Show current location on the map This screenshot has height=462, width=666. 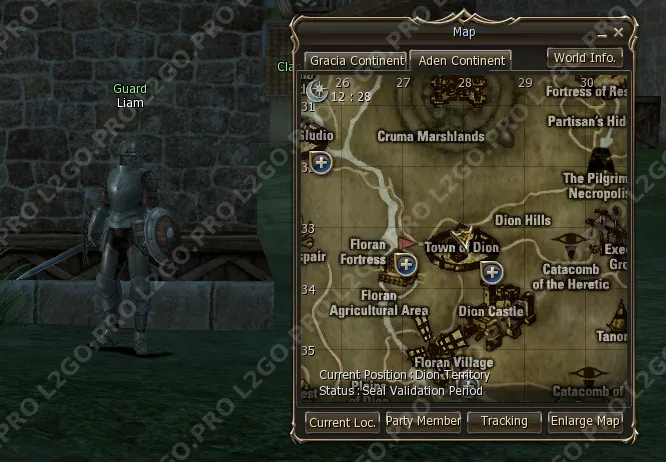(x=342, y=422)
